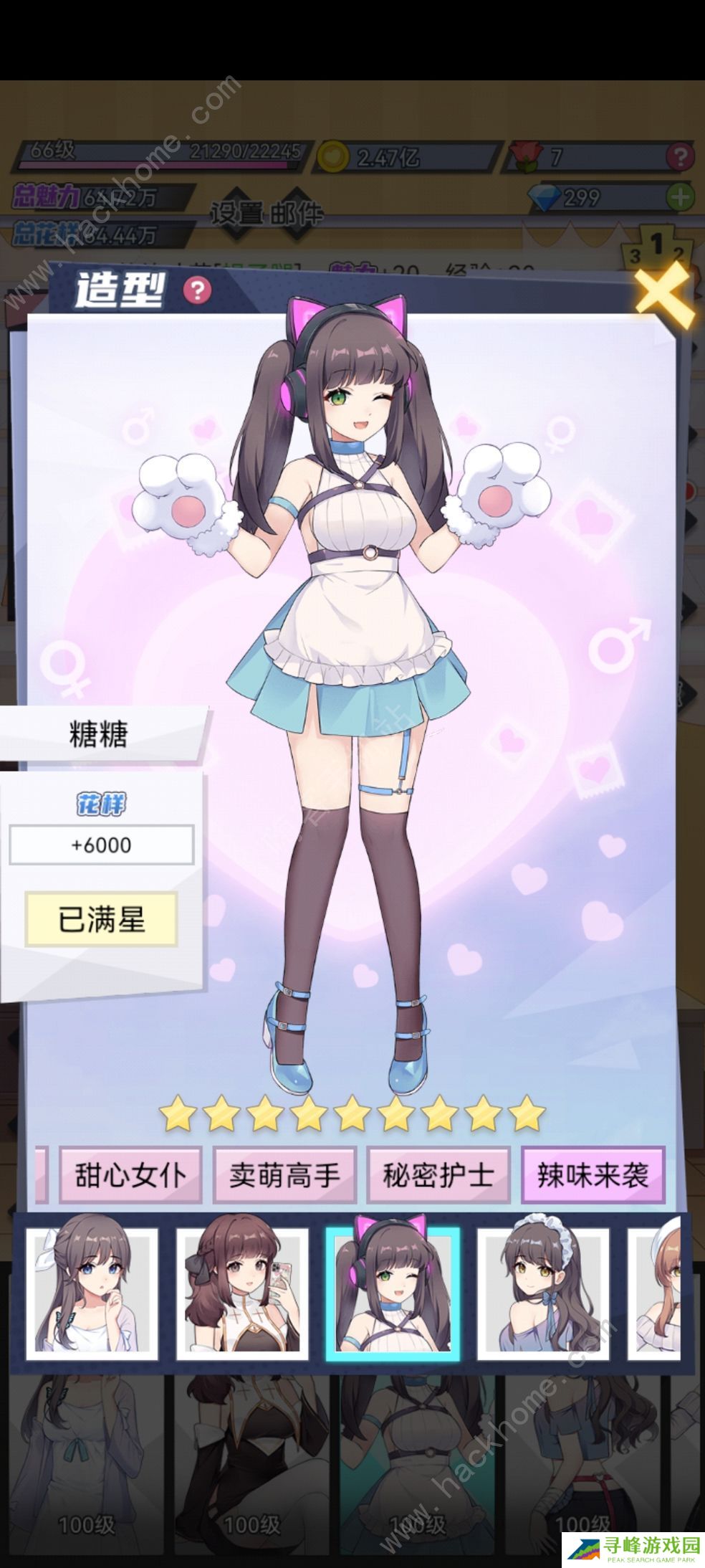The height and width of the screenshot is (1568, 705).
Task: Choose the 秘密护士 outfit tab
Action: tap(438, 1175)
